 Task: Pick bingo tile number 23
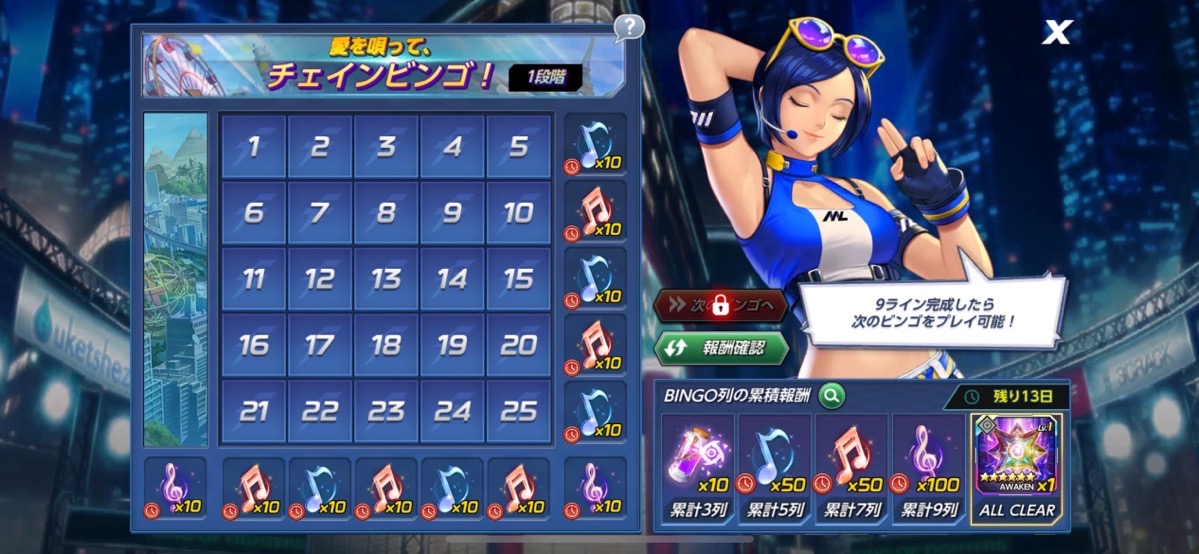click(386, 411)
